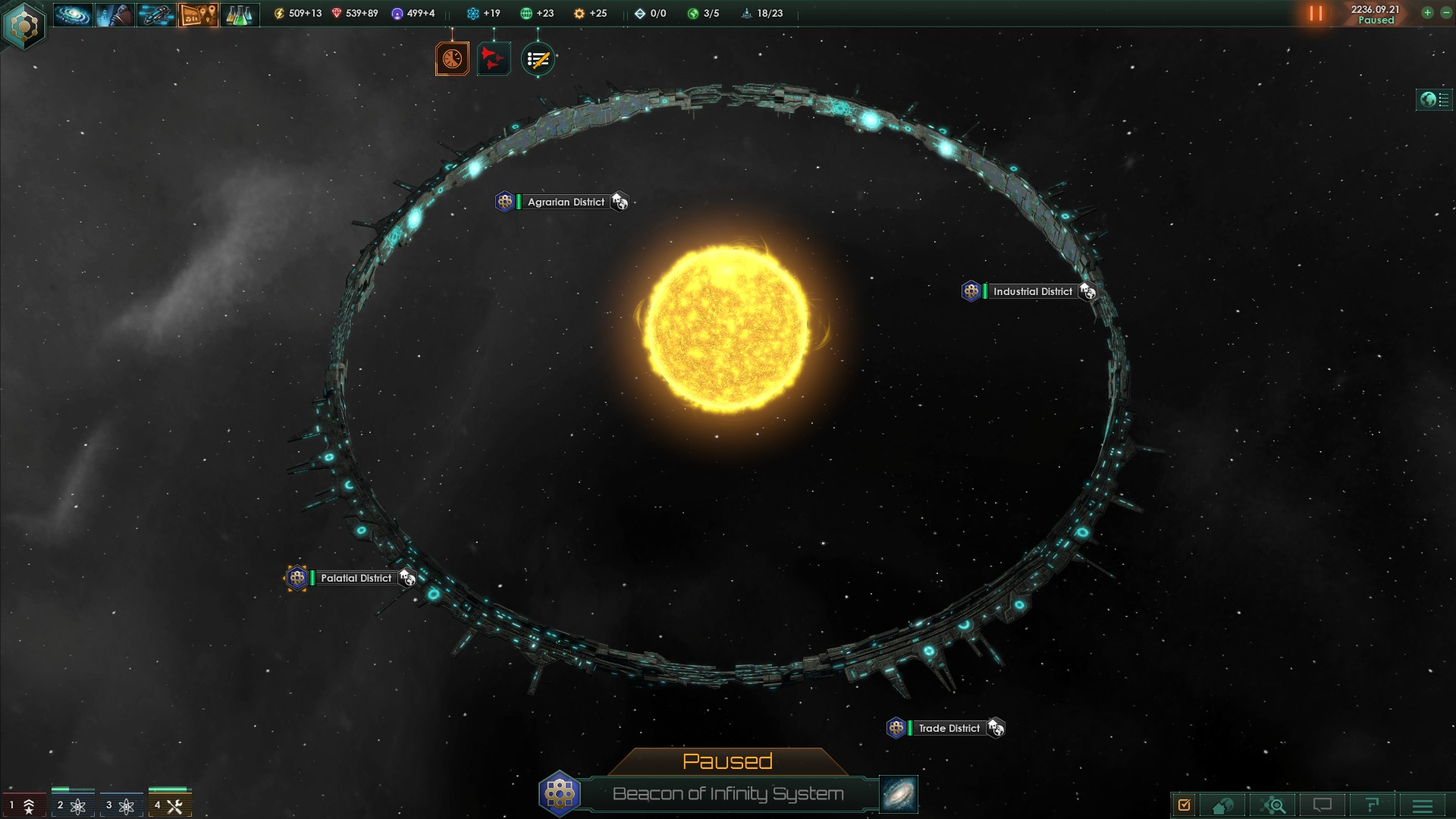Select the Trade District label
The height and width of the screenshot is (819, 1456).
click(x=949, y=728)
